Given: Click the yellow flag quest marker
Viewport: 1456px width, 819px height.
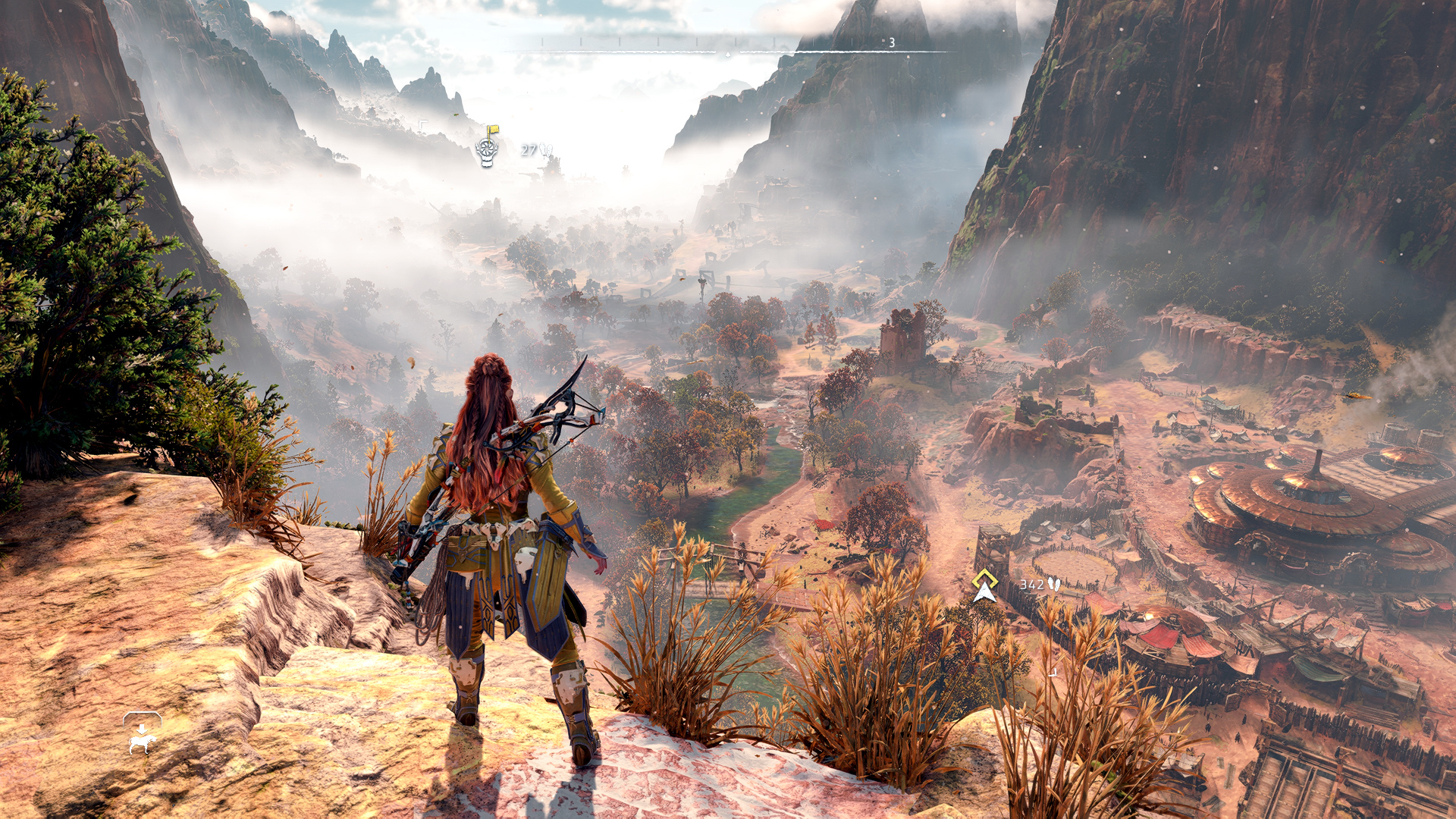Looking at the screenshot, I should tap(488, 147).
